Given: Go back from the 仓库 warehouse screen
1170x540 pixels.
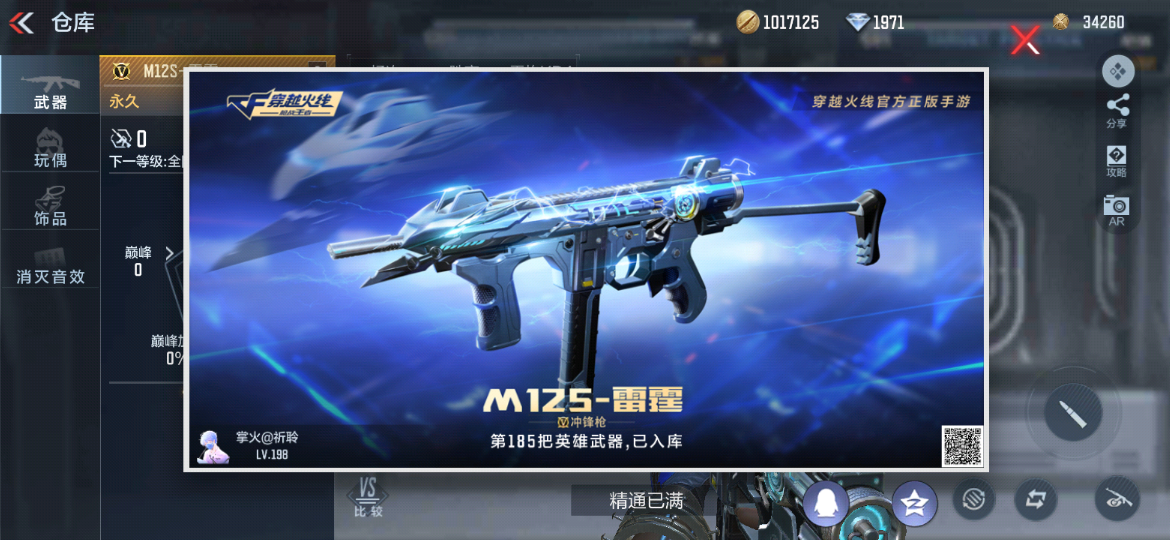Looking at the screenshot, I should pos(22,22).
